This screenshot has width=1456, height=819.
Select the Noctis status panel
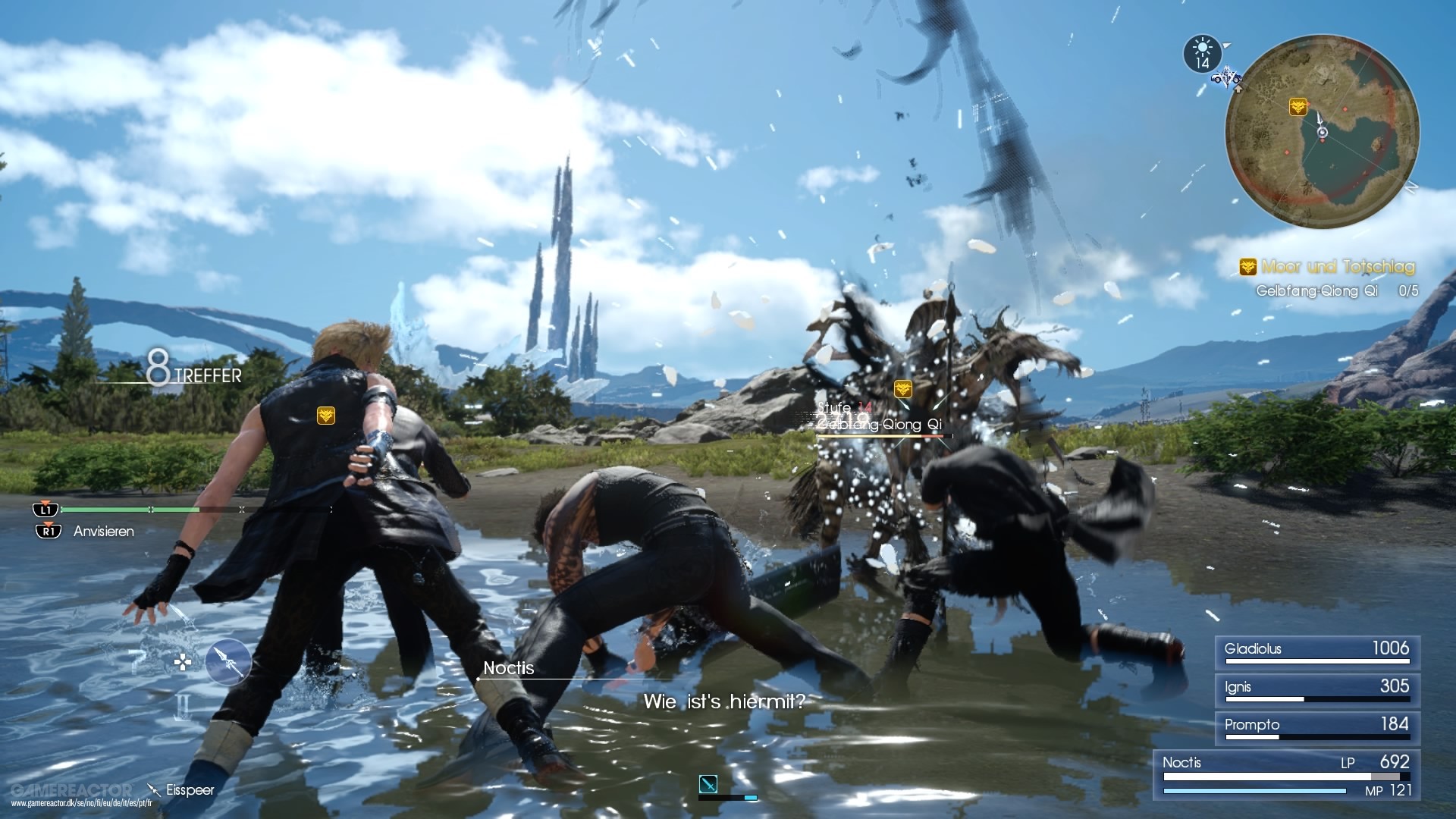(x=1286, y=775)
